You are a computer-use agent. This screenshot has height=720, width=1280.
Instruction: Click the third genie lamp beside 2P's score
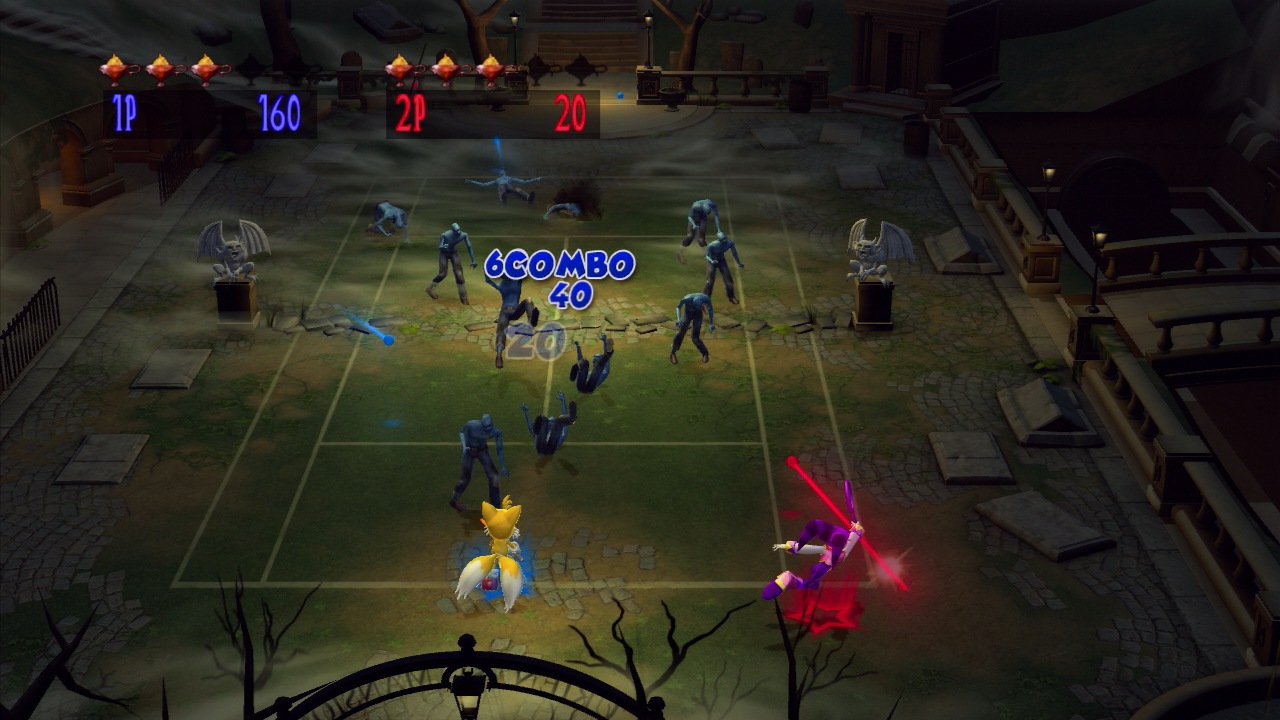click(x=490, y=65)
